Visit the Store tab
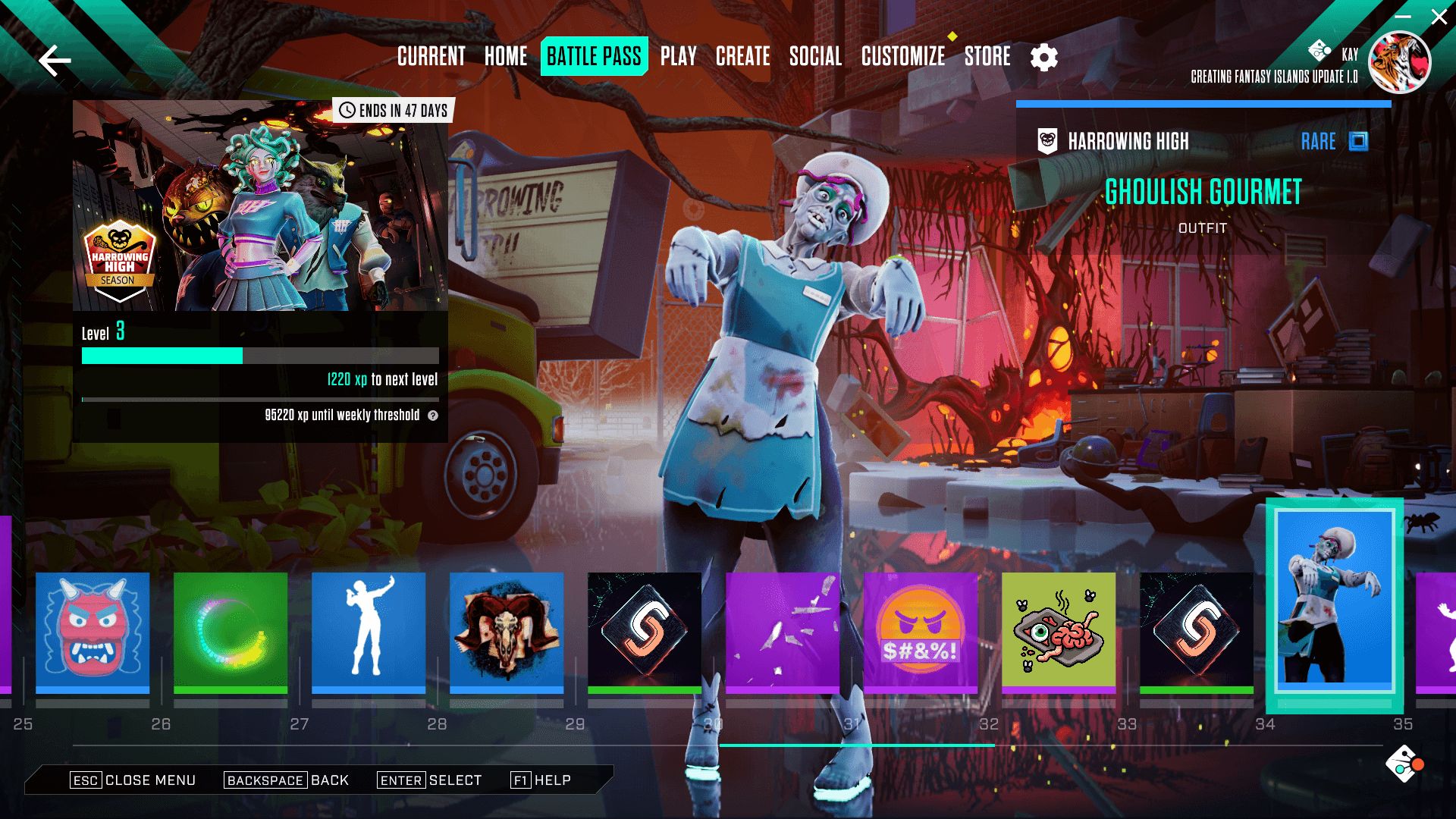Viewport: 1456px width, 819px height. 987,56
